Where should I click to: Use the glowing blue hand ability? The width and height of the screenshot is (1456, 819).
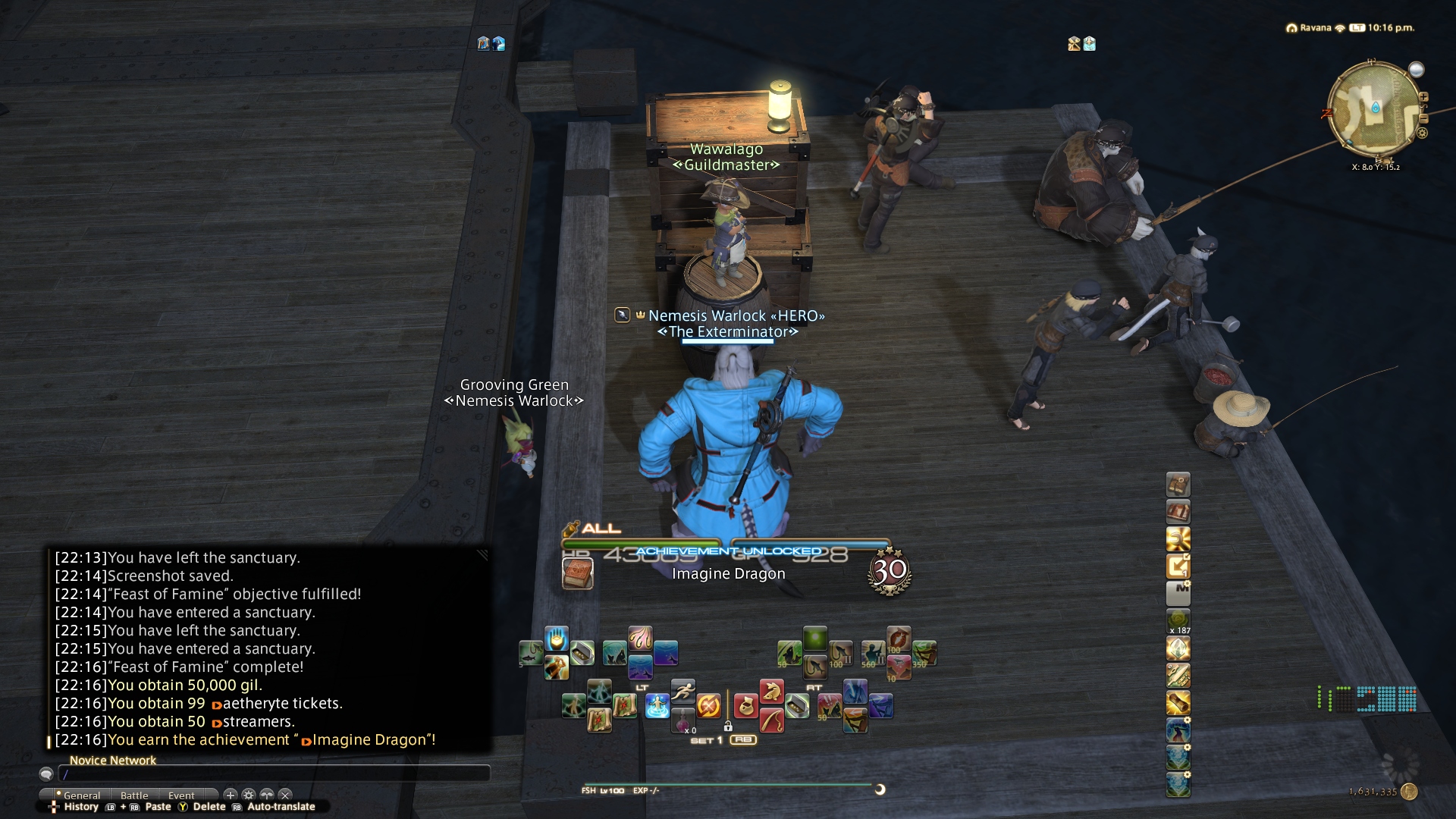[x=556, y=639]
